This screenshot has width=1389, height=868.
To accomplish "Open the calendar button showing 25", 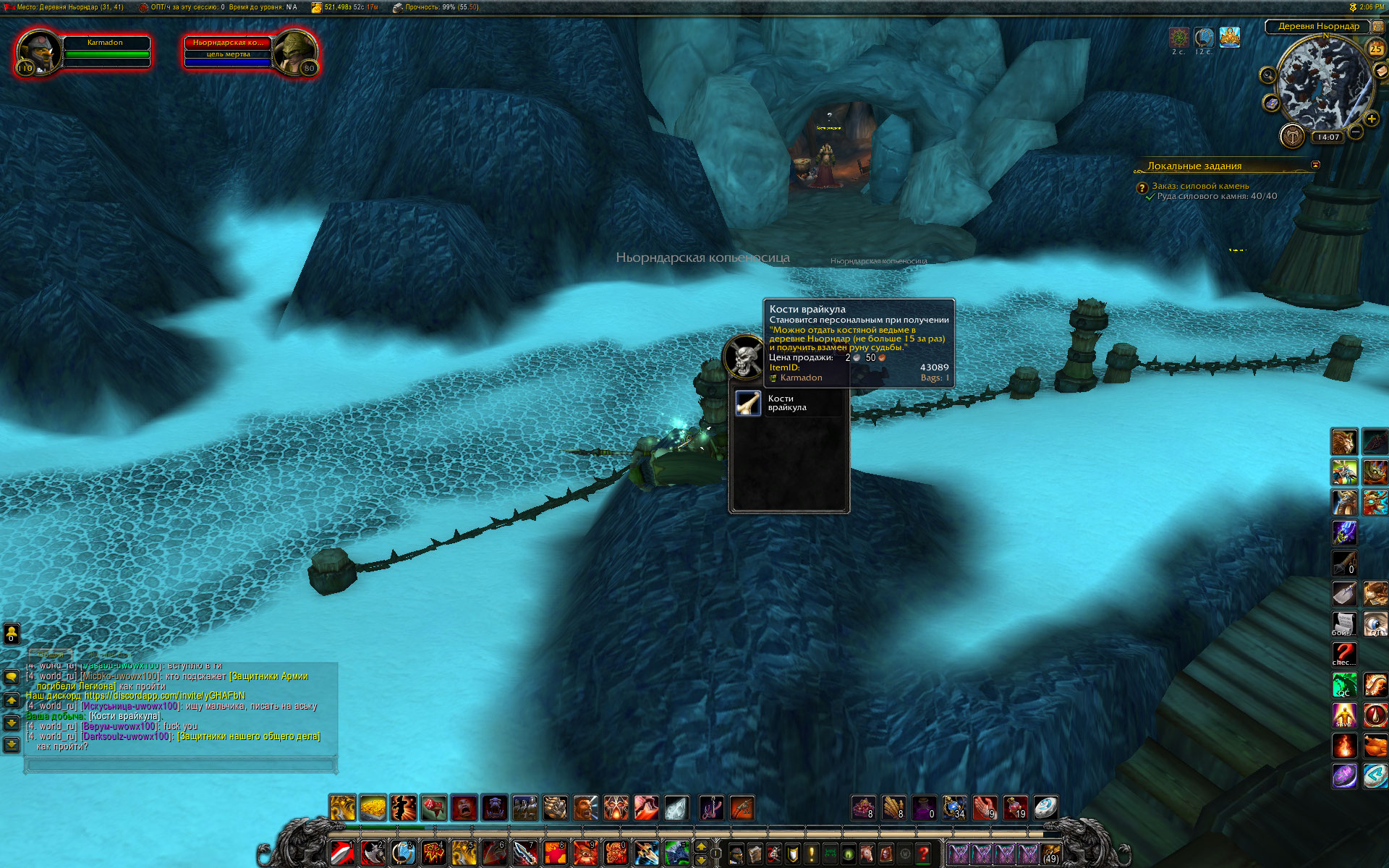I will pos(1375,48).
